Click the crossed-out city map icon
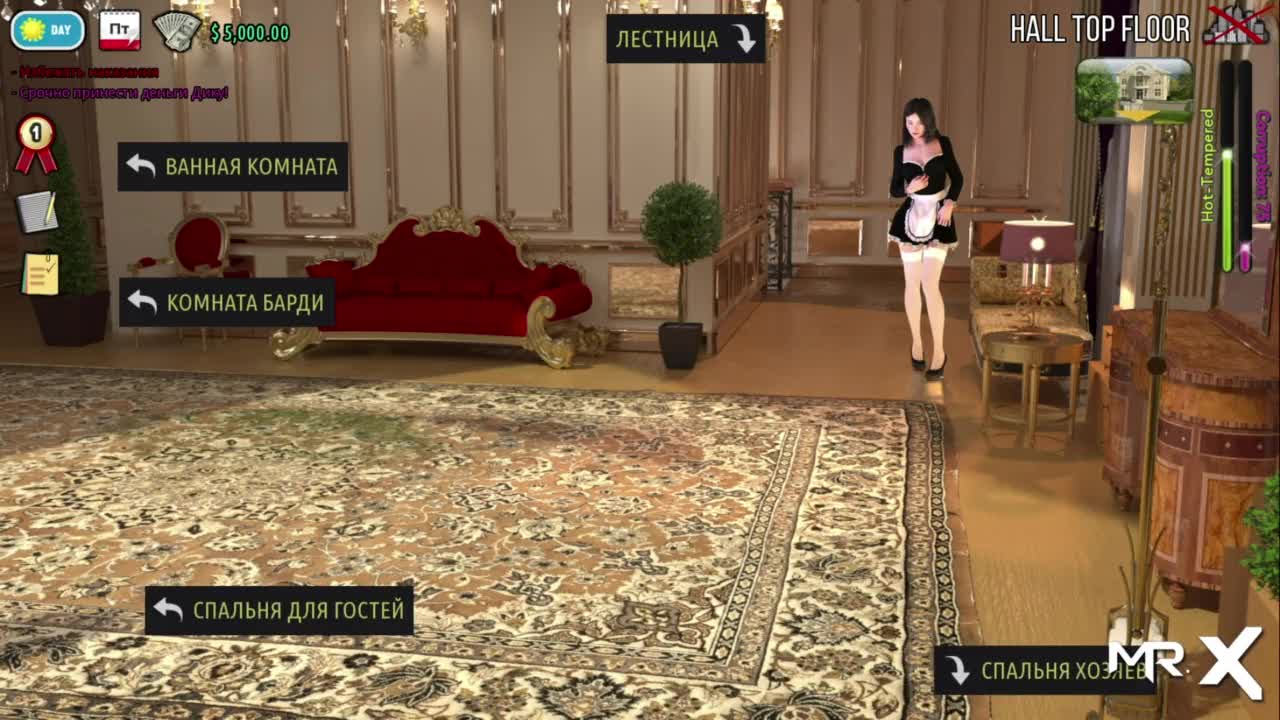 [x=1235, y=26]
